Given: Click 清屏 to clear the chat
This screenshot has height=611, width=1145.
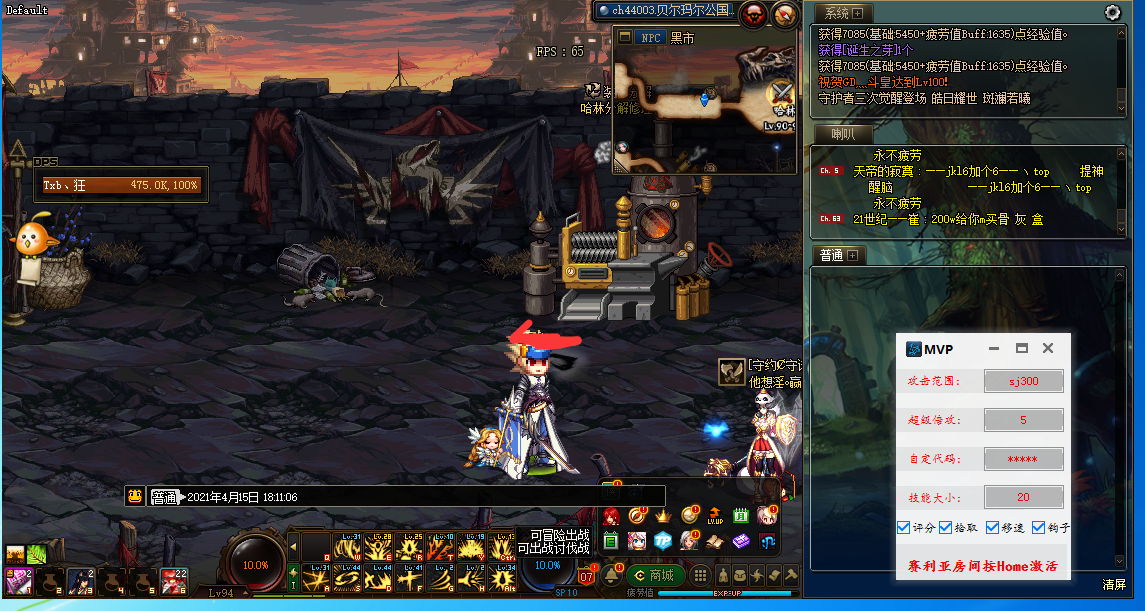Looking at the screenshot, I should pos(1113,584).
